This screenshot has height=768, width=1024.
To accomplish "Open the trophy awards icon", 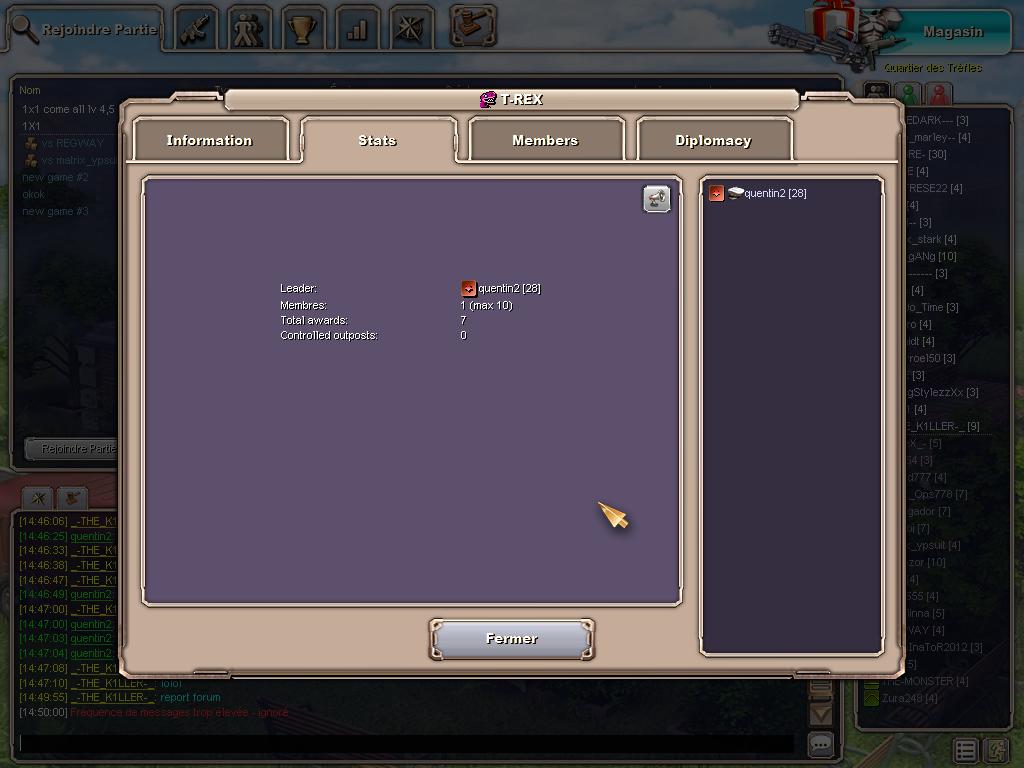I will [x=303, y=29].
